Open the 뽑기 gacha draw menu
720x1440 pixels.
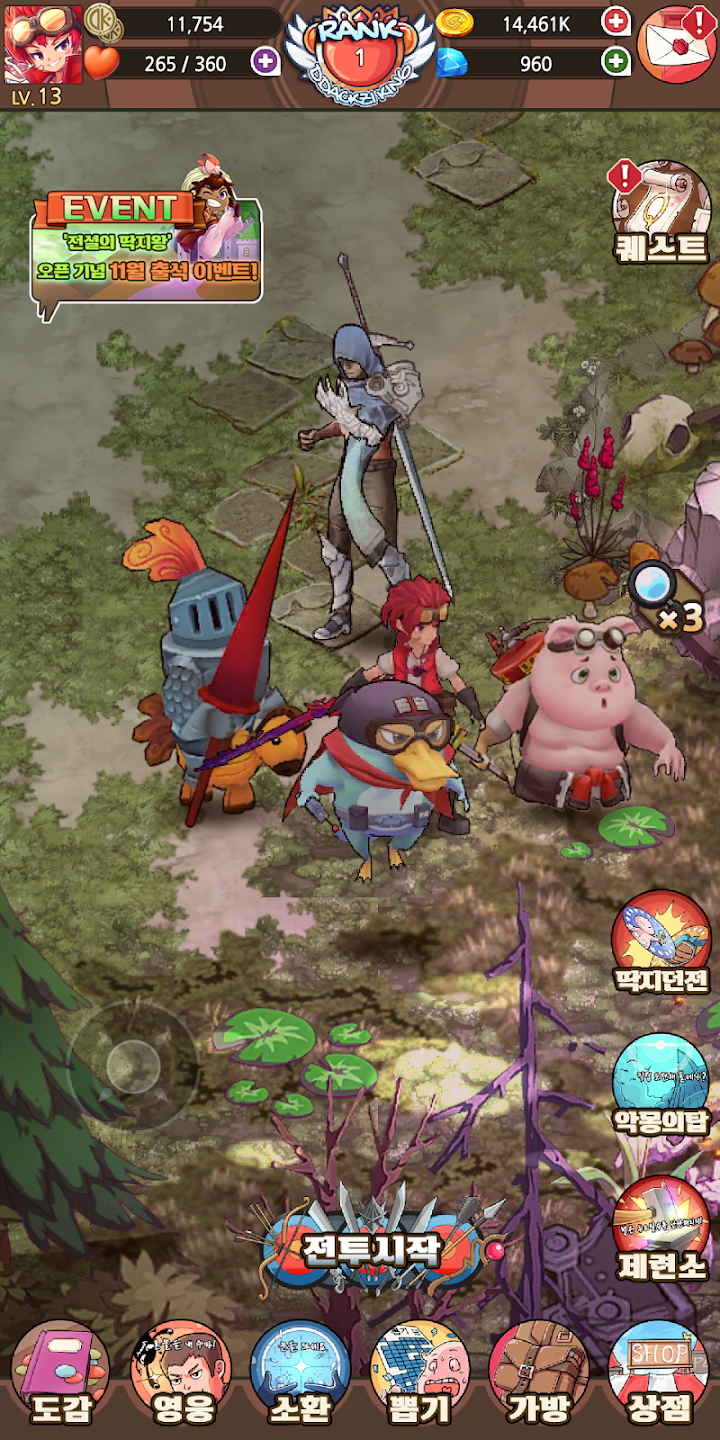point(420,1373)
